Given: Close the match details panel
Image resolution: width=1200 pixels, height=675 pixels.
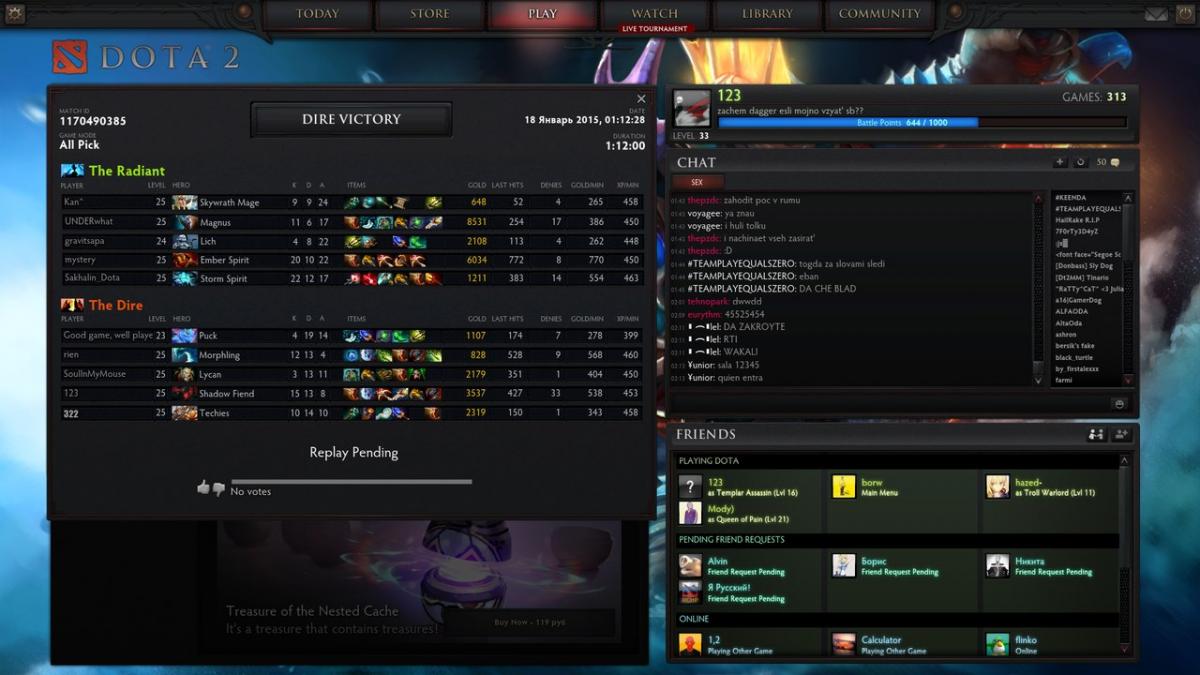Looking at the screenshot, I should [x=641, y=99].
